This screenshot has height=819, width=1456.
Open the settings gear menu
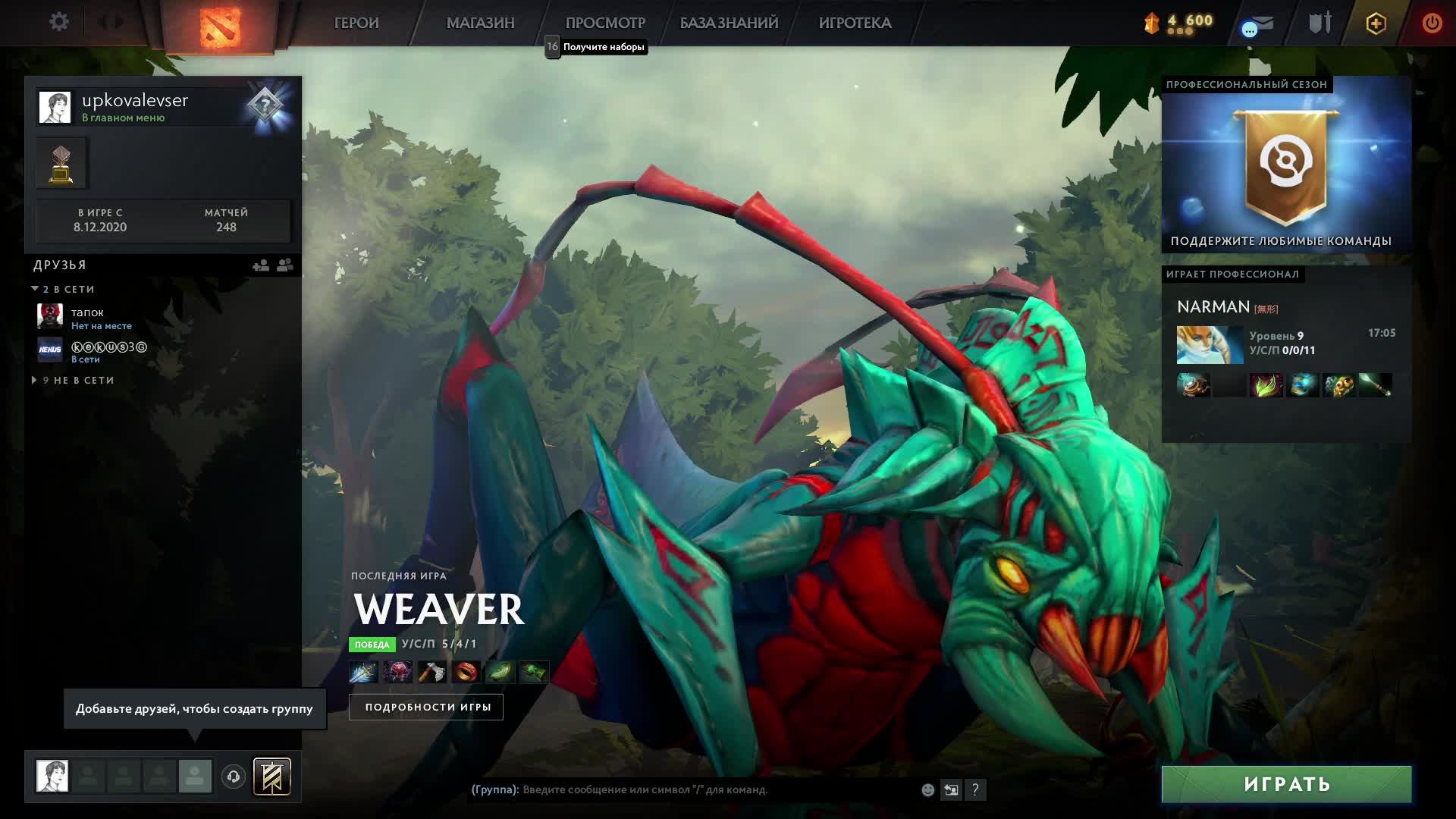pos(58,22)
